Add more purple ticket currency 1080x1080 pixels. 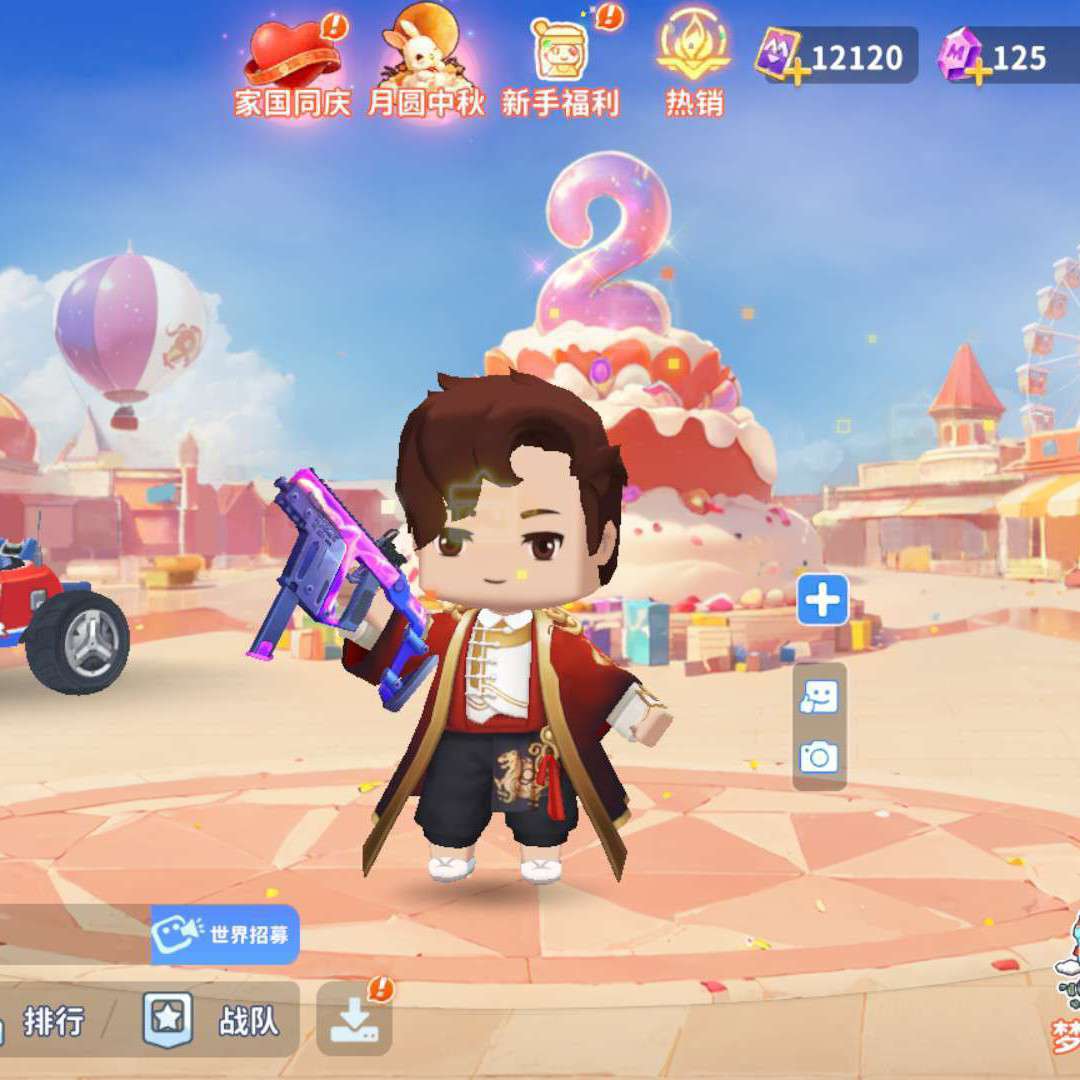(x=796, y=70)
